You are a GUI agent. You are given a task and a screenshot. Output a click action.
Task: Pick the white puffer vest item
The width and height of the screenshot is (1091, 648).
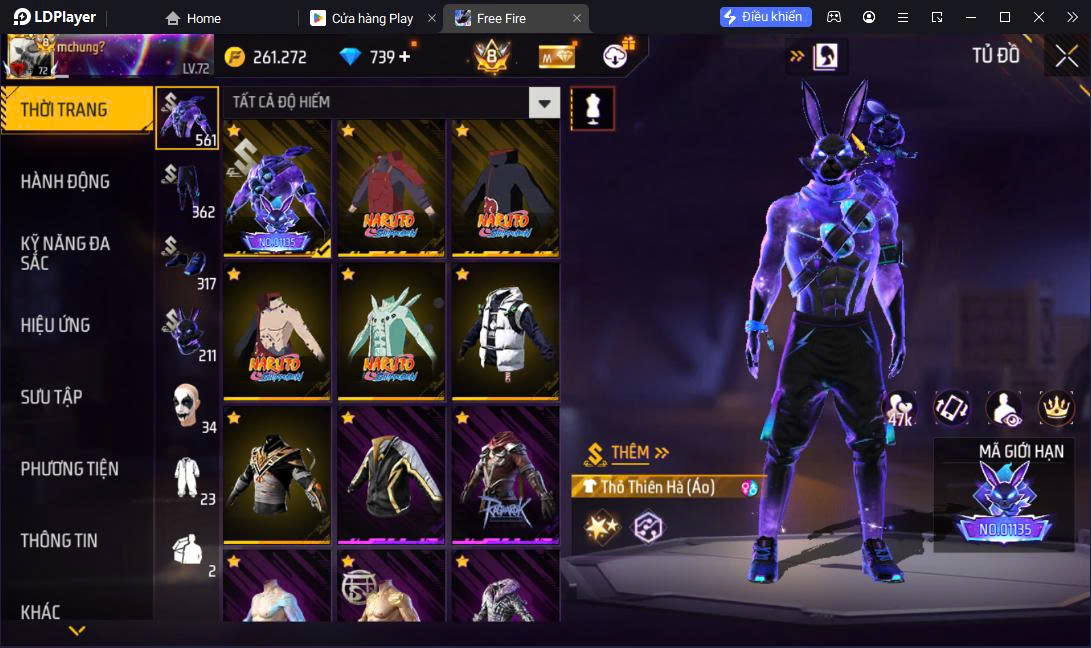tap(504, 331)
